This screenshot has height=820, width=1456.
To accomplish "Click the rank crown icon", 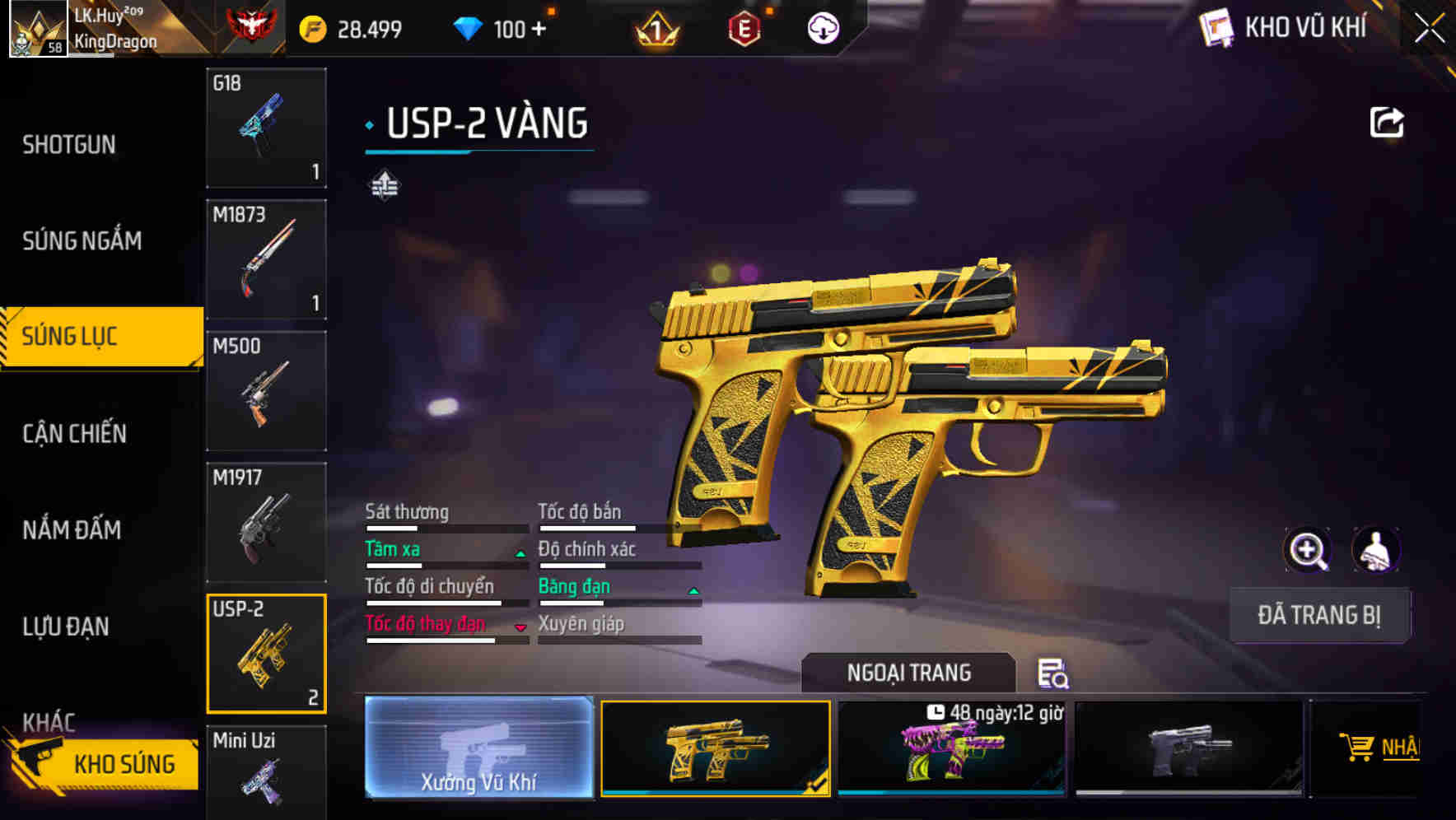I will point(655,30).
